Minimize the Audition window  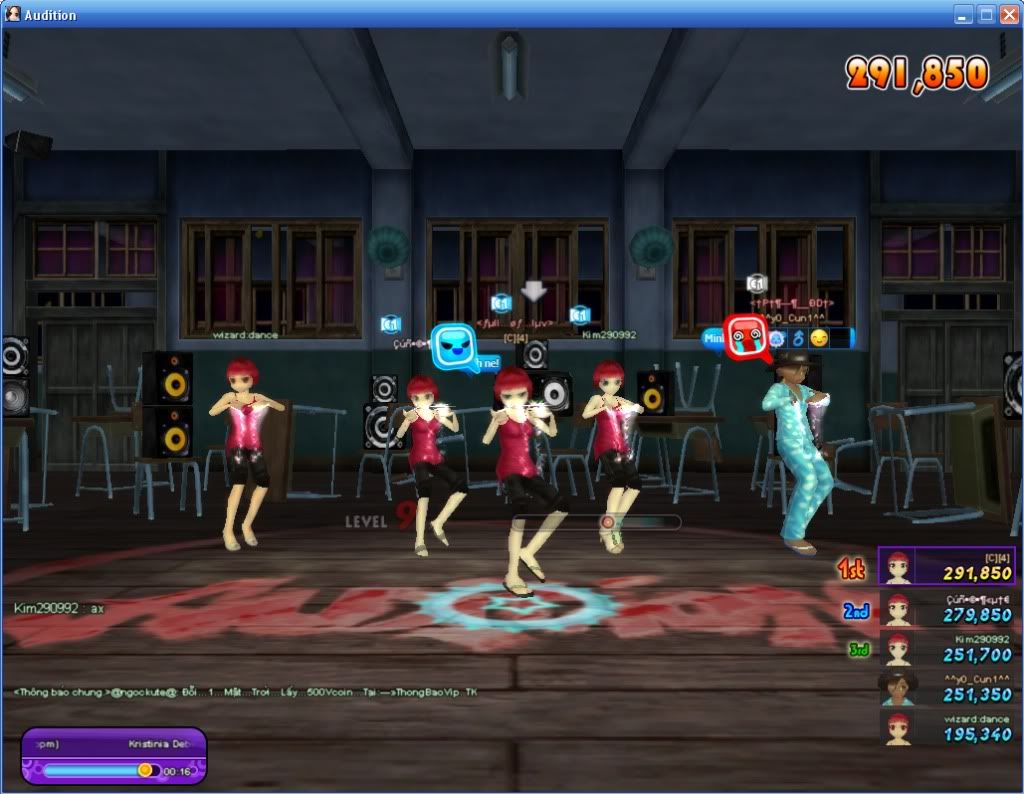point(963,14)
